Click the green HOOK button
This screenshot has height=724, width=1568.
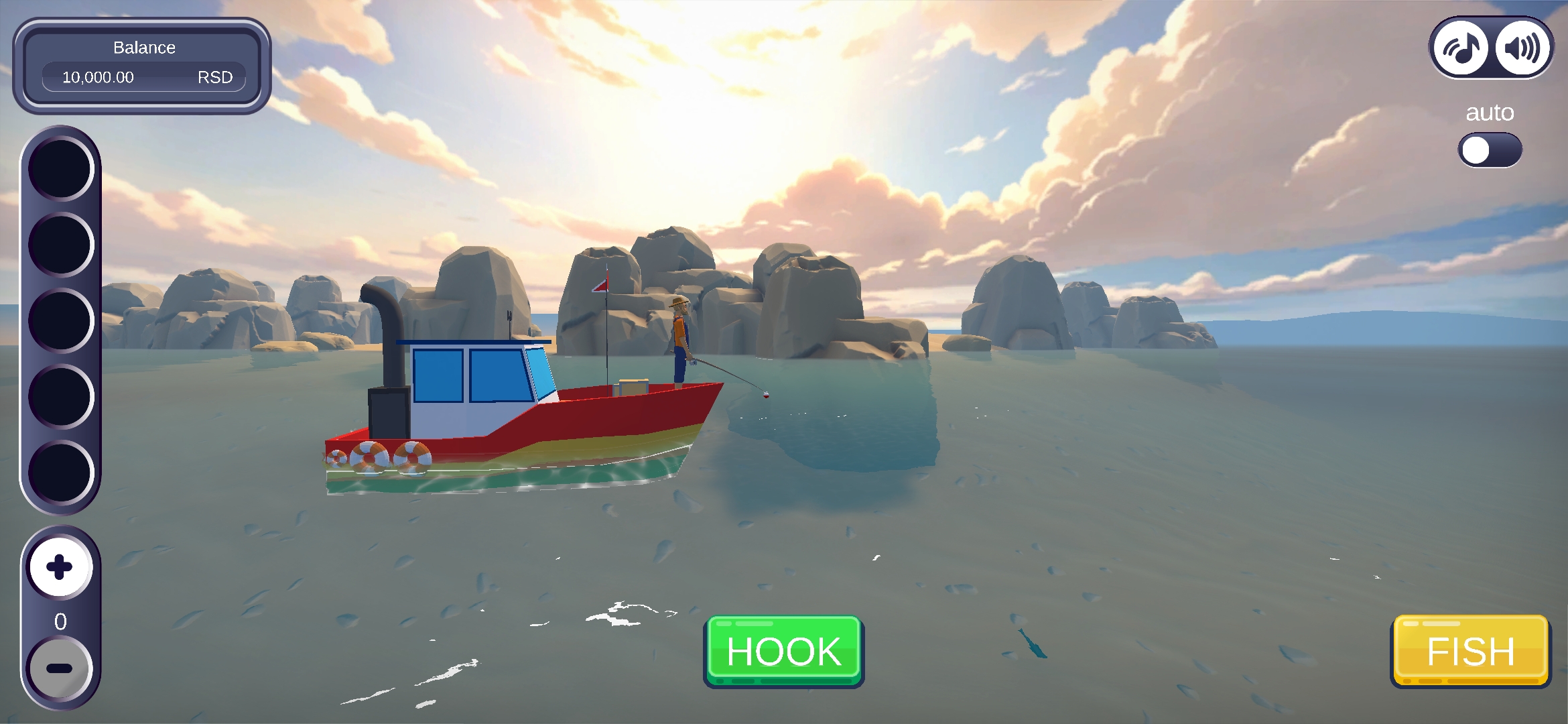click(x=783, y=651)
